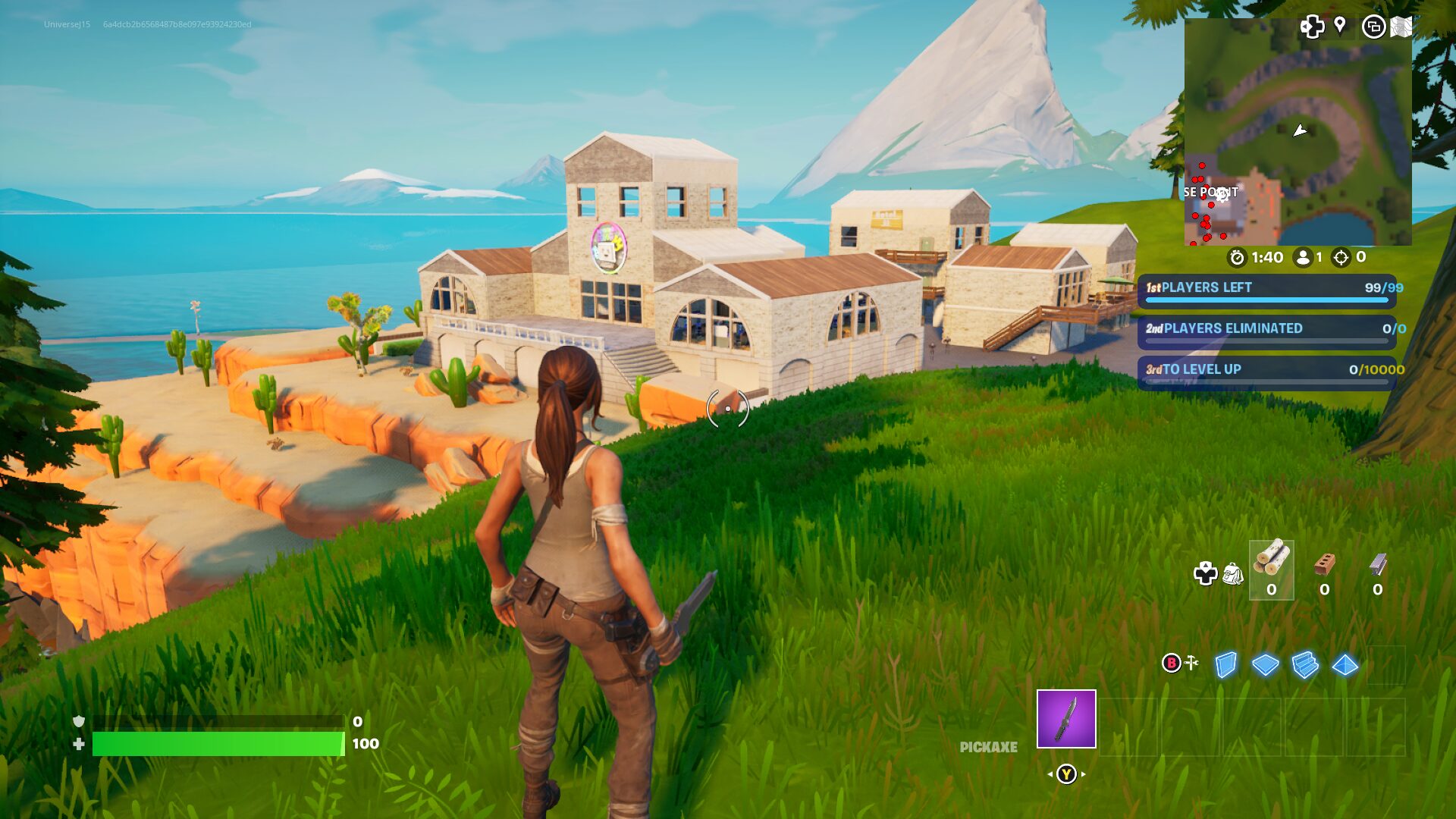Toggle the pyramid roof build piece
Viewport: 1456px width, 819px height.
click(x=1346, y=665)
